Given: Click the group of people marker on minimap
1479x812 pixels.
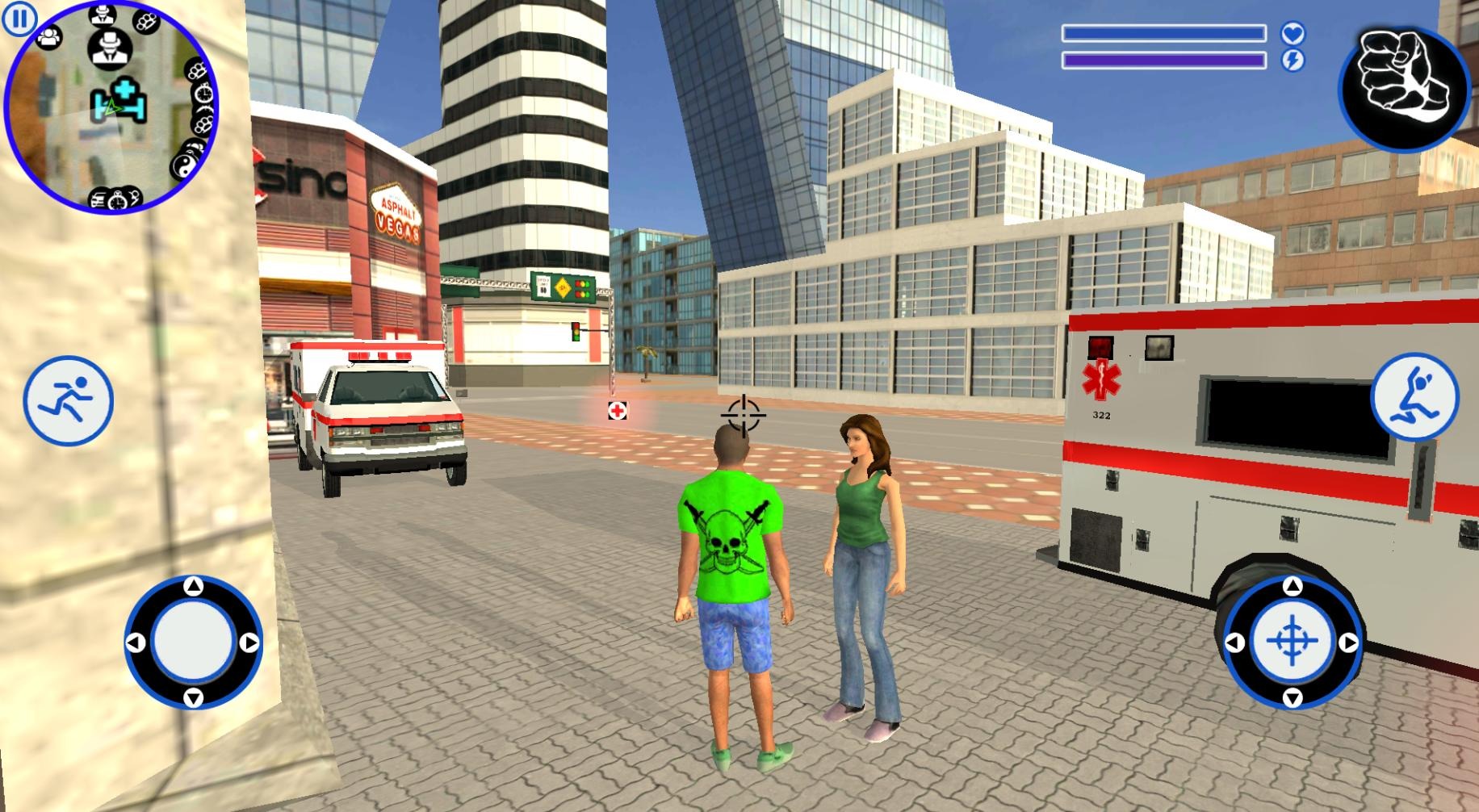Looking at the screenshot, I should tap(49, 36).
